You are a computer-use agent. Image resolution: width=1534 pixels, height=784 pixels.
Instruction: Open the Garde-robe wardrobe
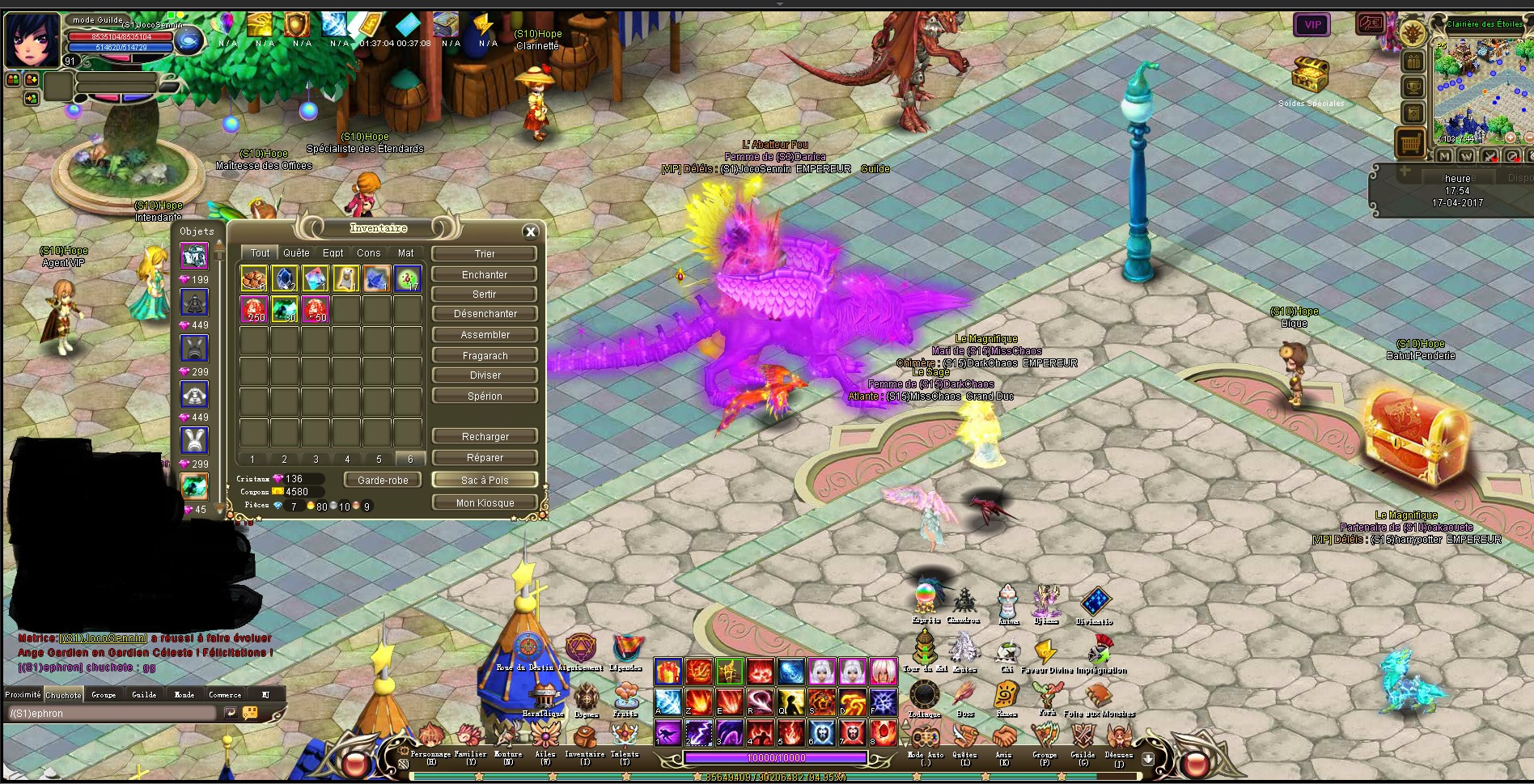pyautogui.click(x=383, y=481)
